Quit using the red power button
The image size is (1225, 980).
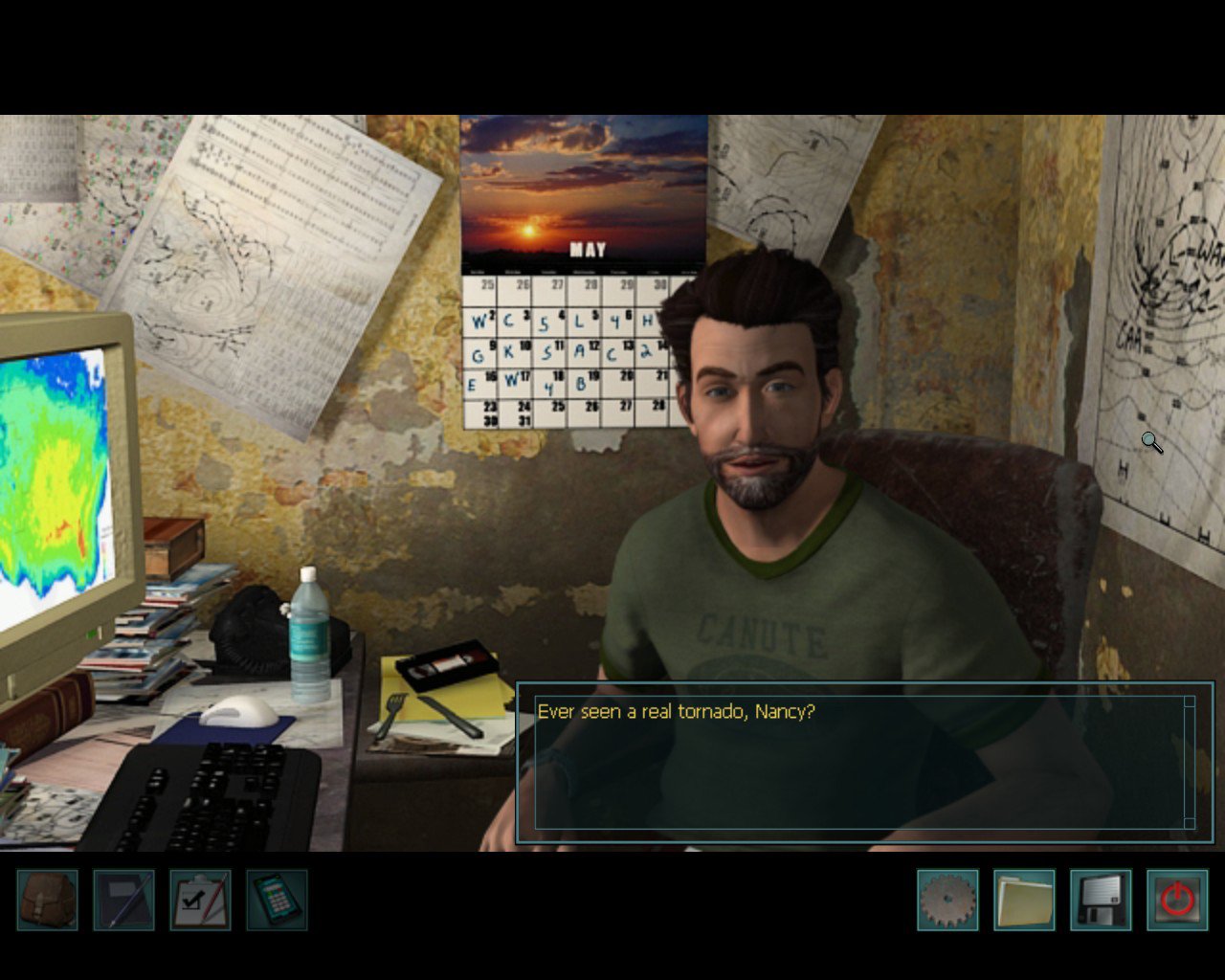point(1177,900)
